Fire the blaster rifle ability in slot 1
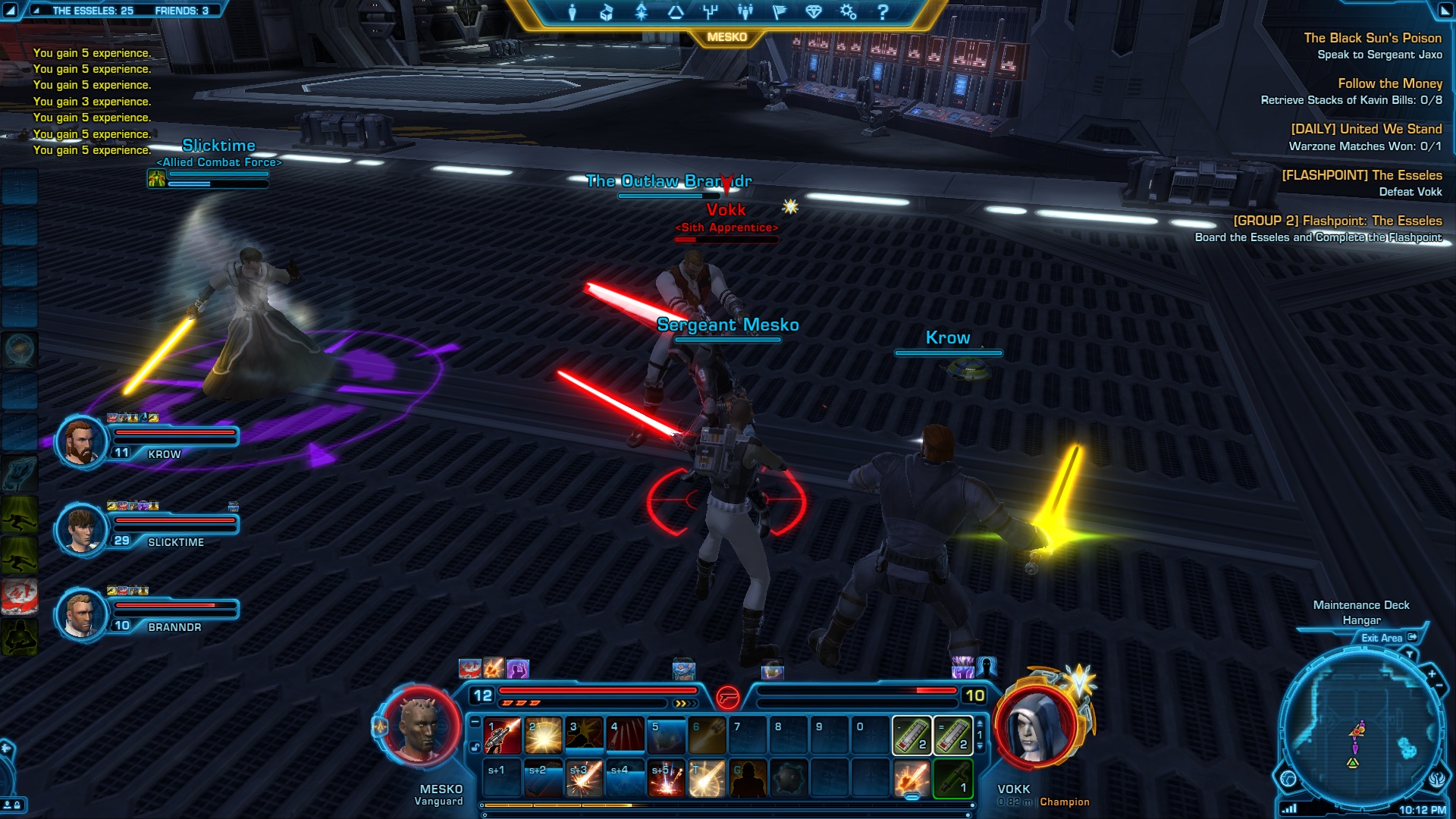 pyautogui.click(x=503, y=735)
